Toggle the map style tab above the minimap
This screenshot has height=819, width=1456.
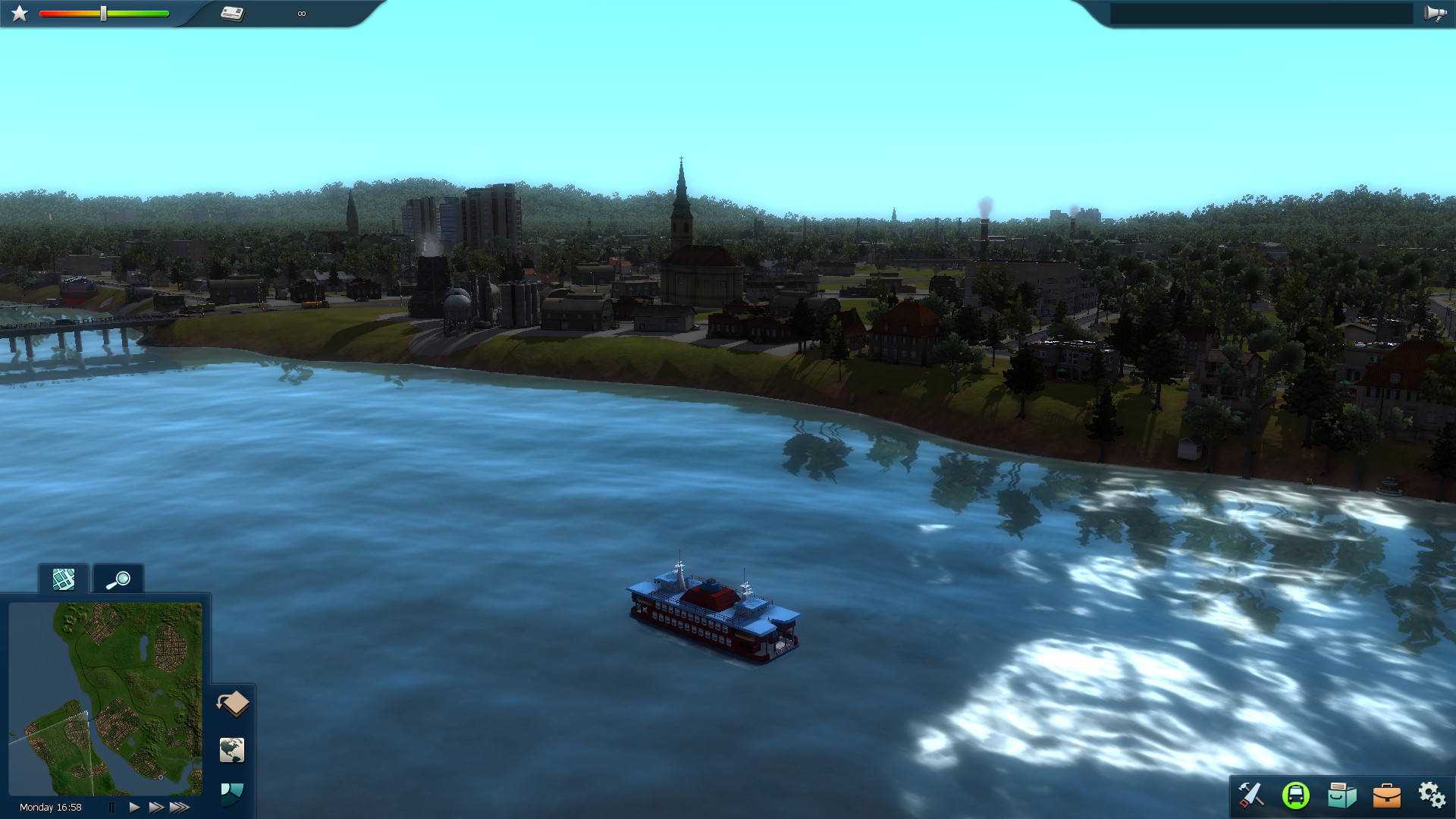[63, 579]
